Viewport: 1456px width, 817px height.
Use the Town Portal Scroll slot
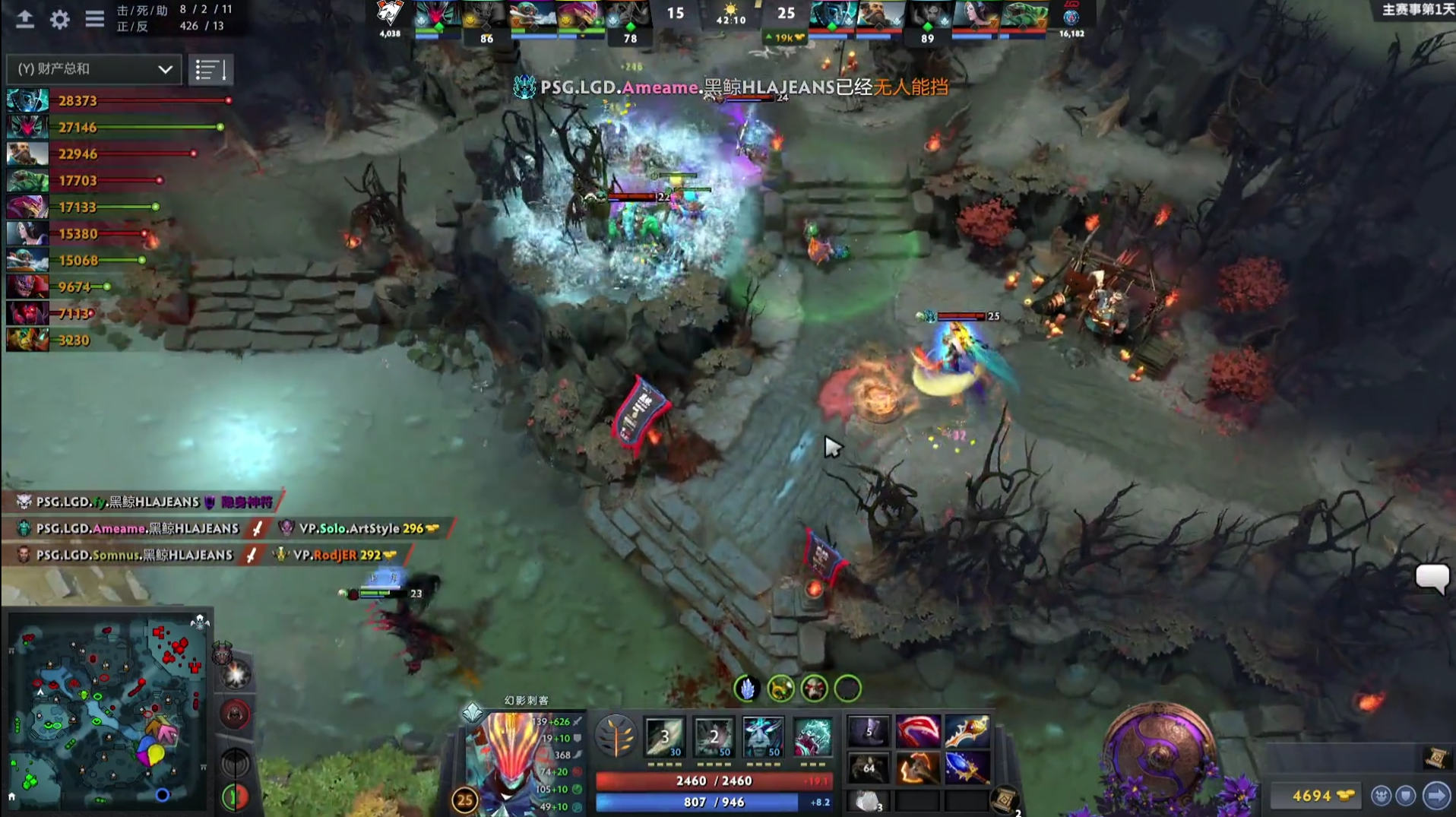[1005, 800]
